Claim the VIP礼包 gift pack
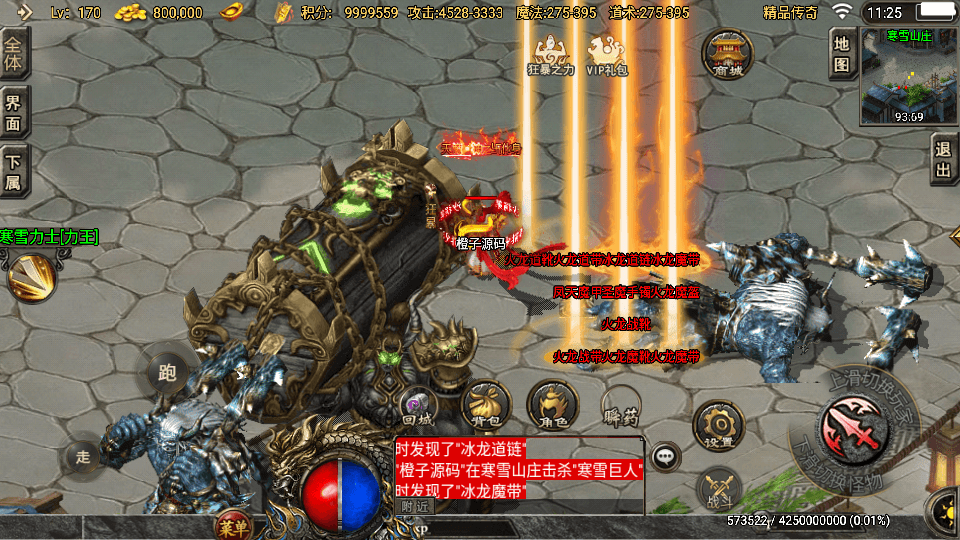 [606, 54]
